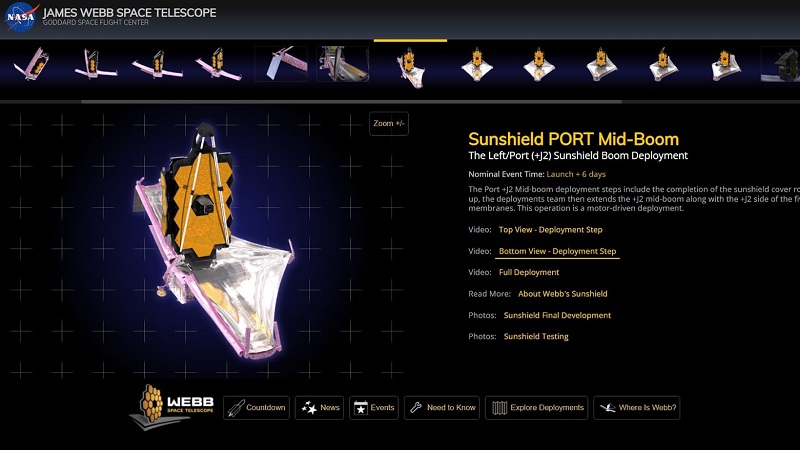This screenshot has height=450, width=800.
Task: Open the Countdown page
Action: point(256,407)
